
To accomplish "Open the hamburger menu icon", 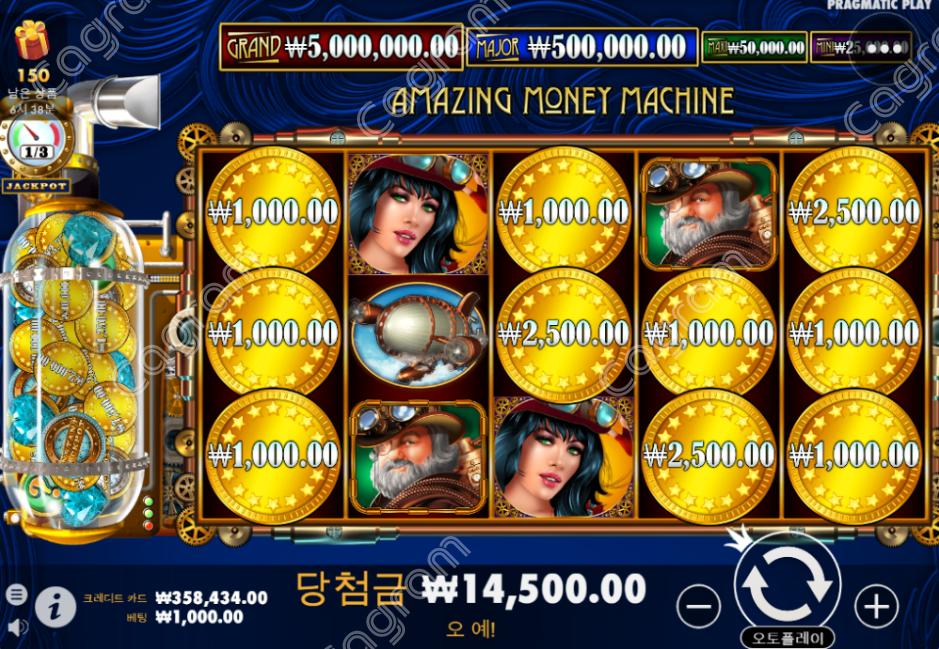I will coord(16,594).
